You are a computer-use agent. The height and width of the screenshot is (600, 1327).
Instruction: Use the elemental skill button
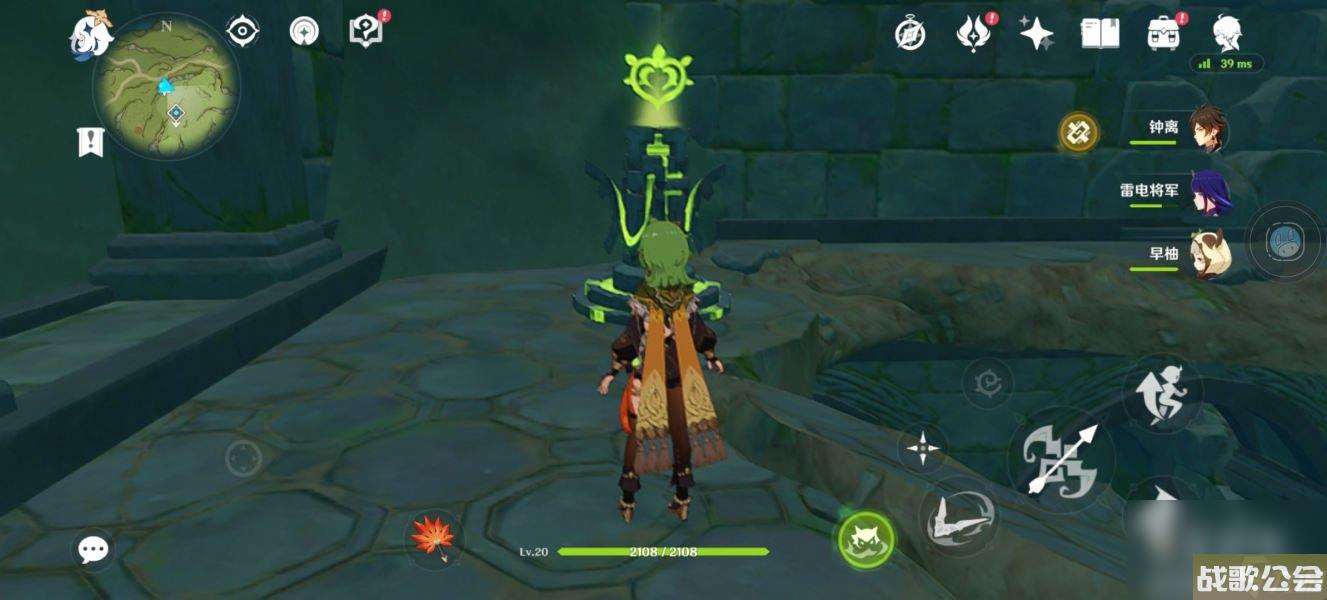point(958,517)
